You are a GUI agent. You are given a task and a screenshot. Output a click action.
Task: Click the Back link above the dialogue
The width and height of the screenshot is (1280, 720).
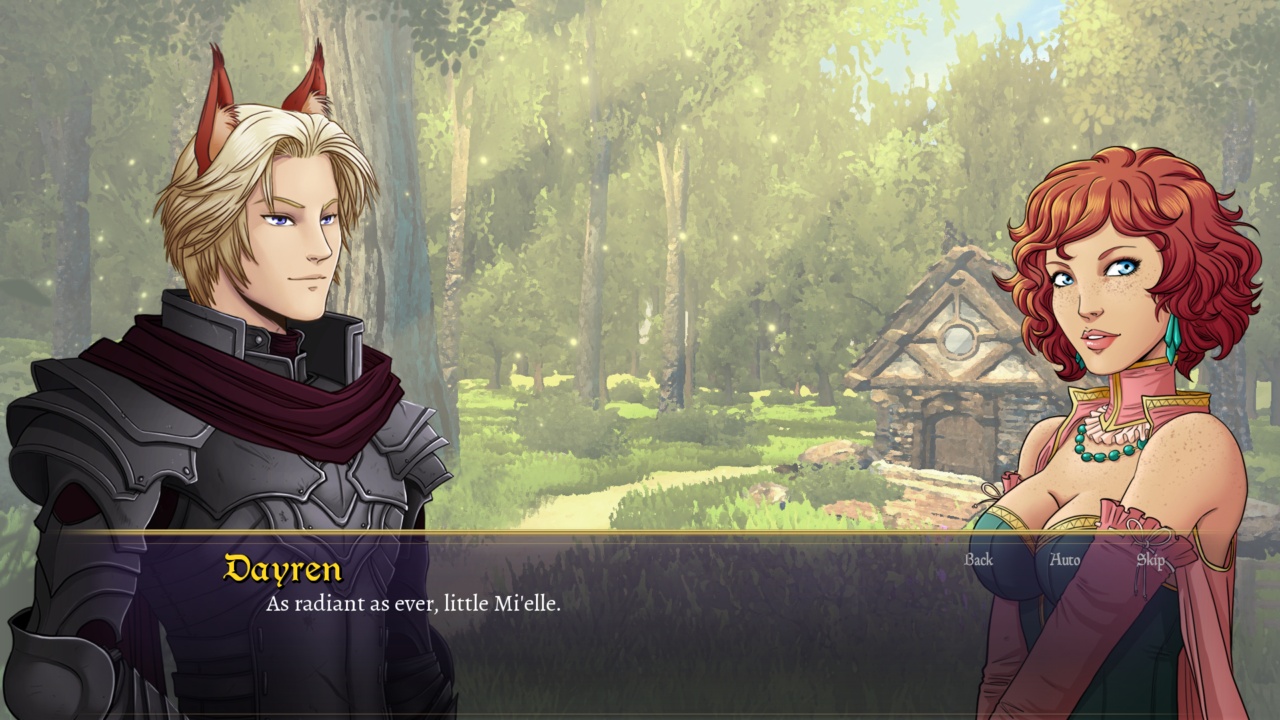click(977, 561)
